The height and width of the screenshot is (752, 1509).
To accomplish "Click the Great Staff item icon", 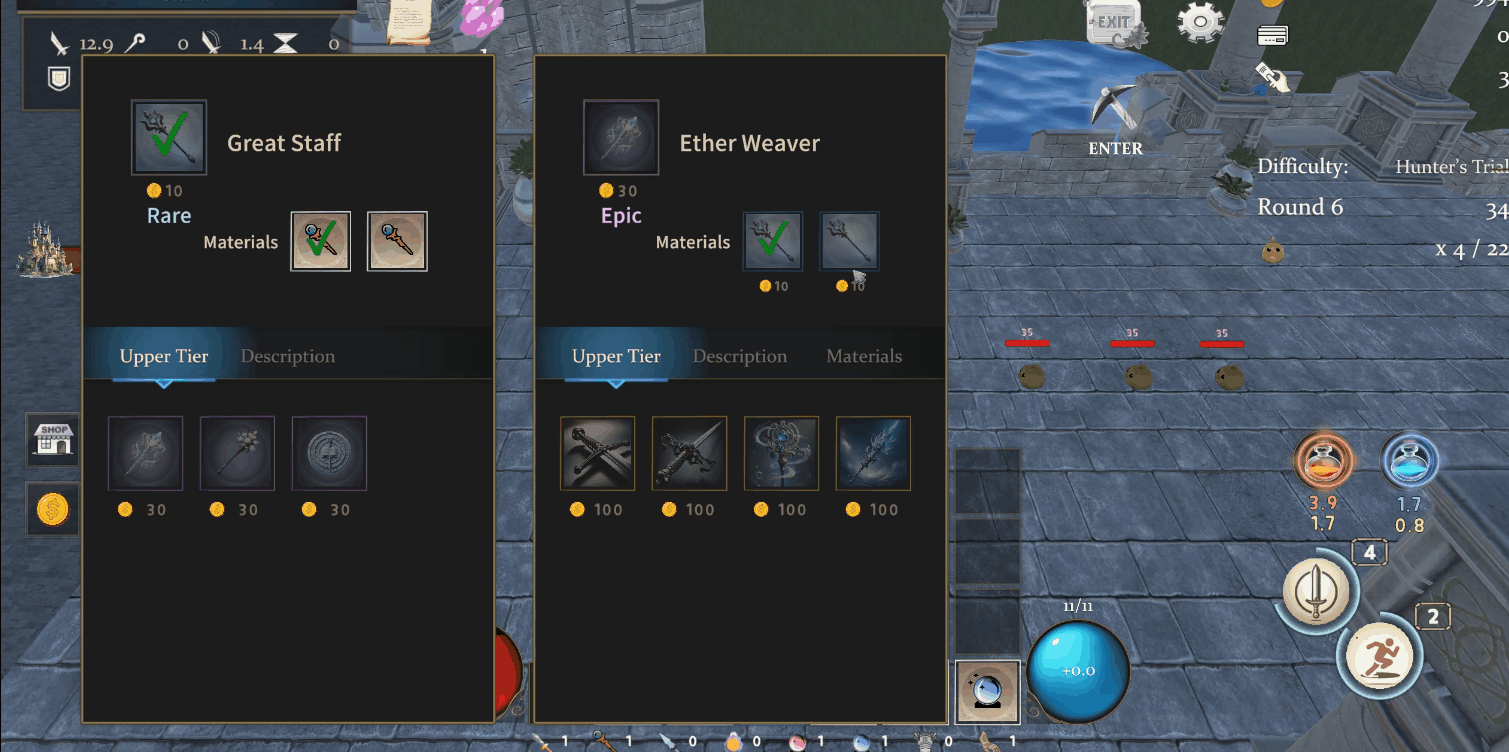I will point(169,138).
